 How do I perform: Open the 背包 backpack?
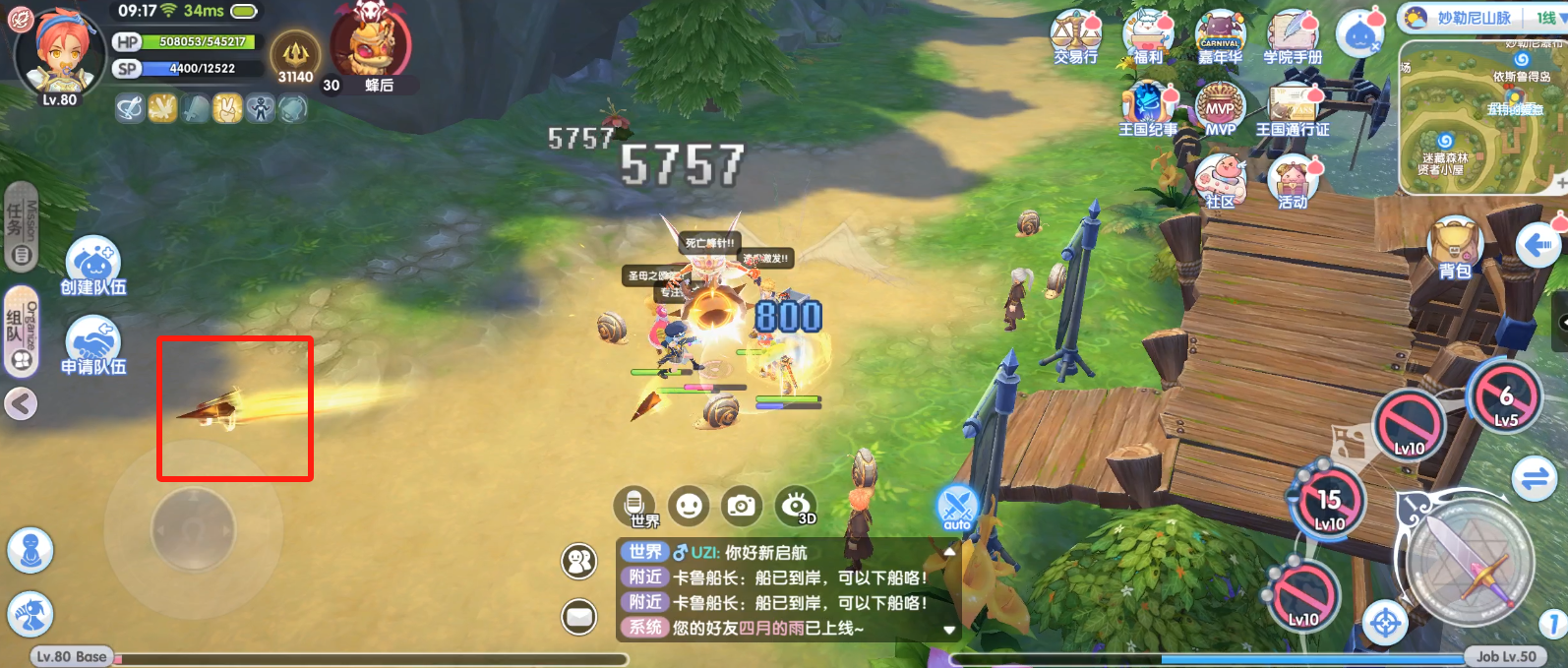click(x=1455, y=247)
